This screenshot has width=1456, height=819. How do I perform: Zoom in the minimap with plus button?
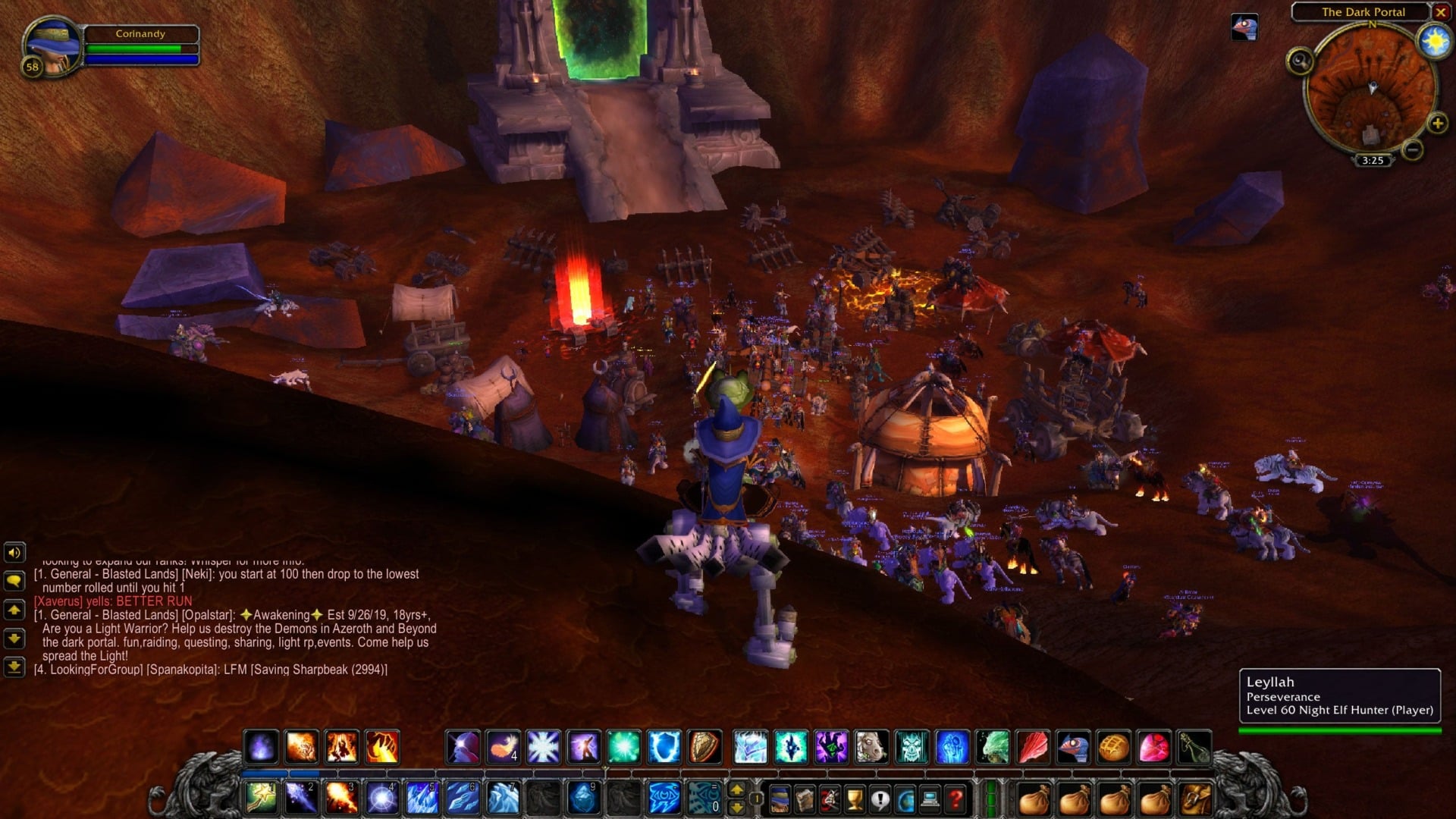coord(1438,124)
